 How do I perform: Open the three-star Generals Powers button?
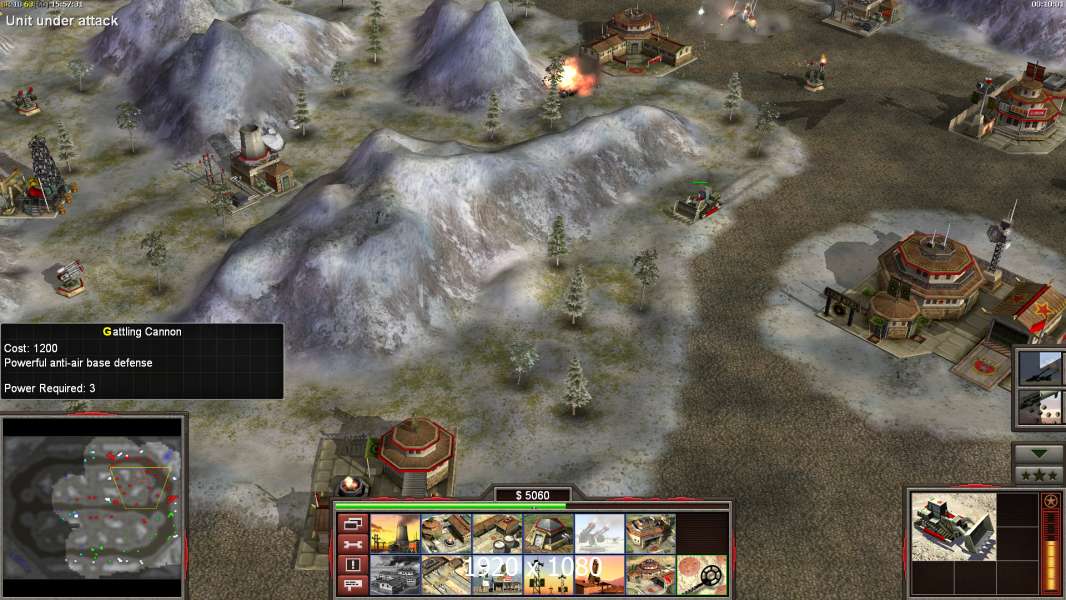click(x=1038, y=475)
